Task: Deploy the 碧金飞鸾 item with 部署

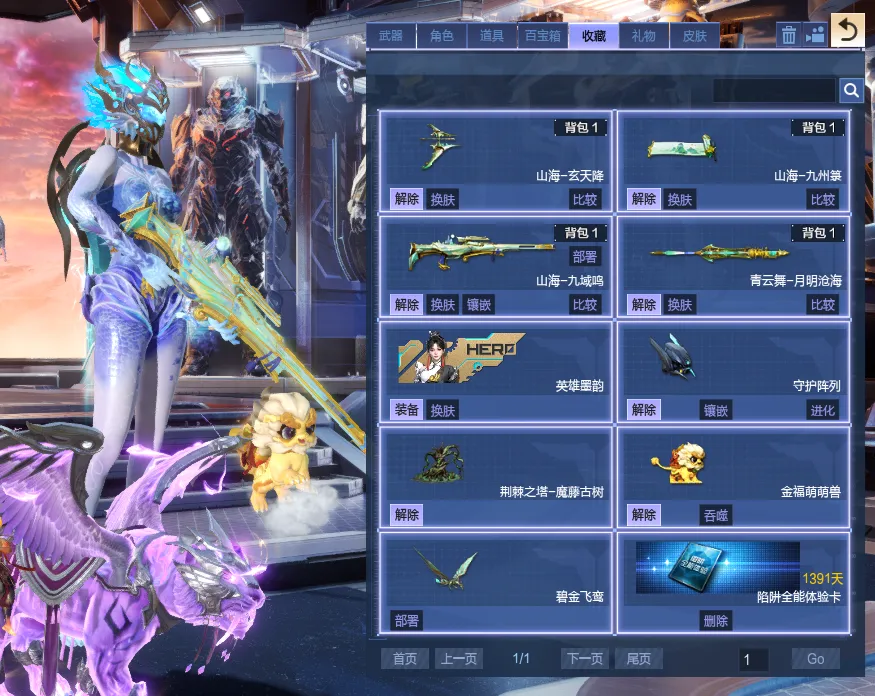Action: coord(406,621)
